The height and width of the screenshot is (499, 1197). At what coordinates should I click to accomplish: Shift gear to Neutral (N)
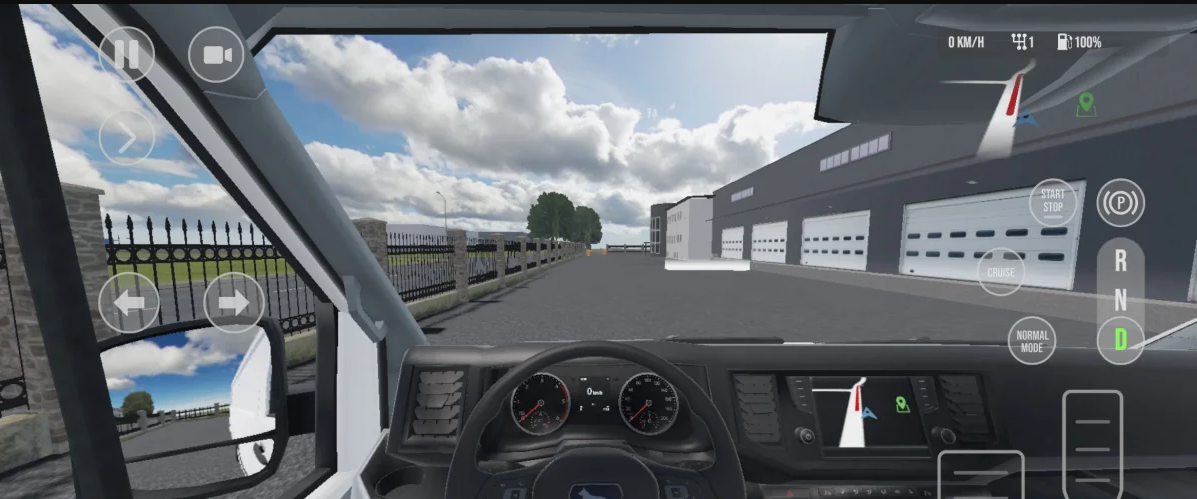(x=1120, y=300)
